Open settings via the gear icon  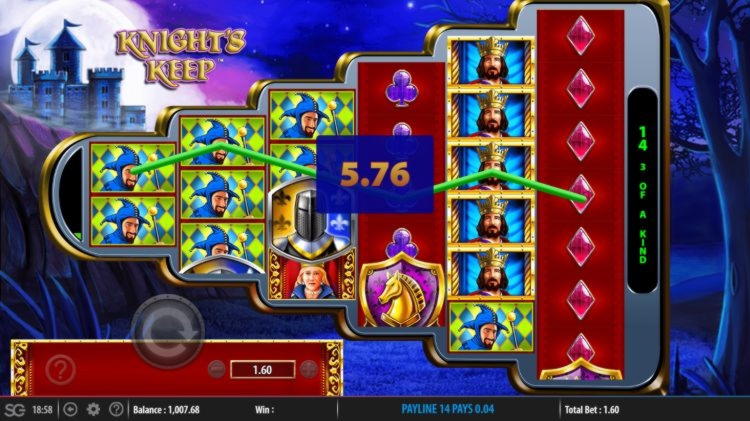click(93, 409)
